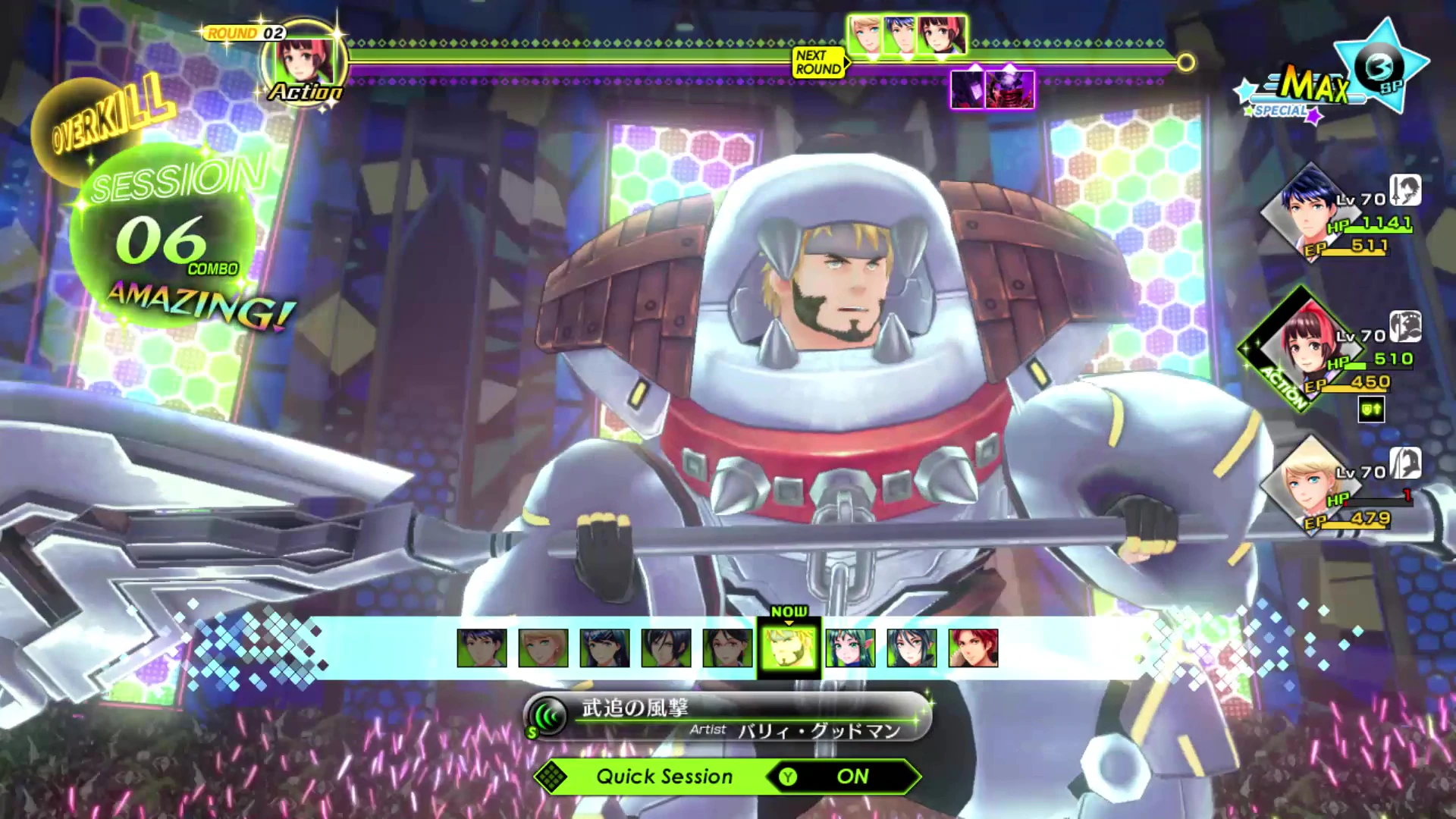Click the shield buff status icon
1456x819 pixels.
click(1371, 409)
